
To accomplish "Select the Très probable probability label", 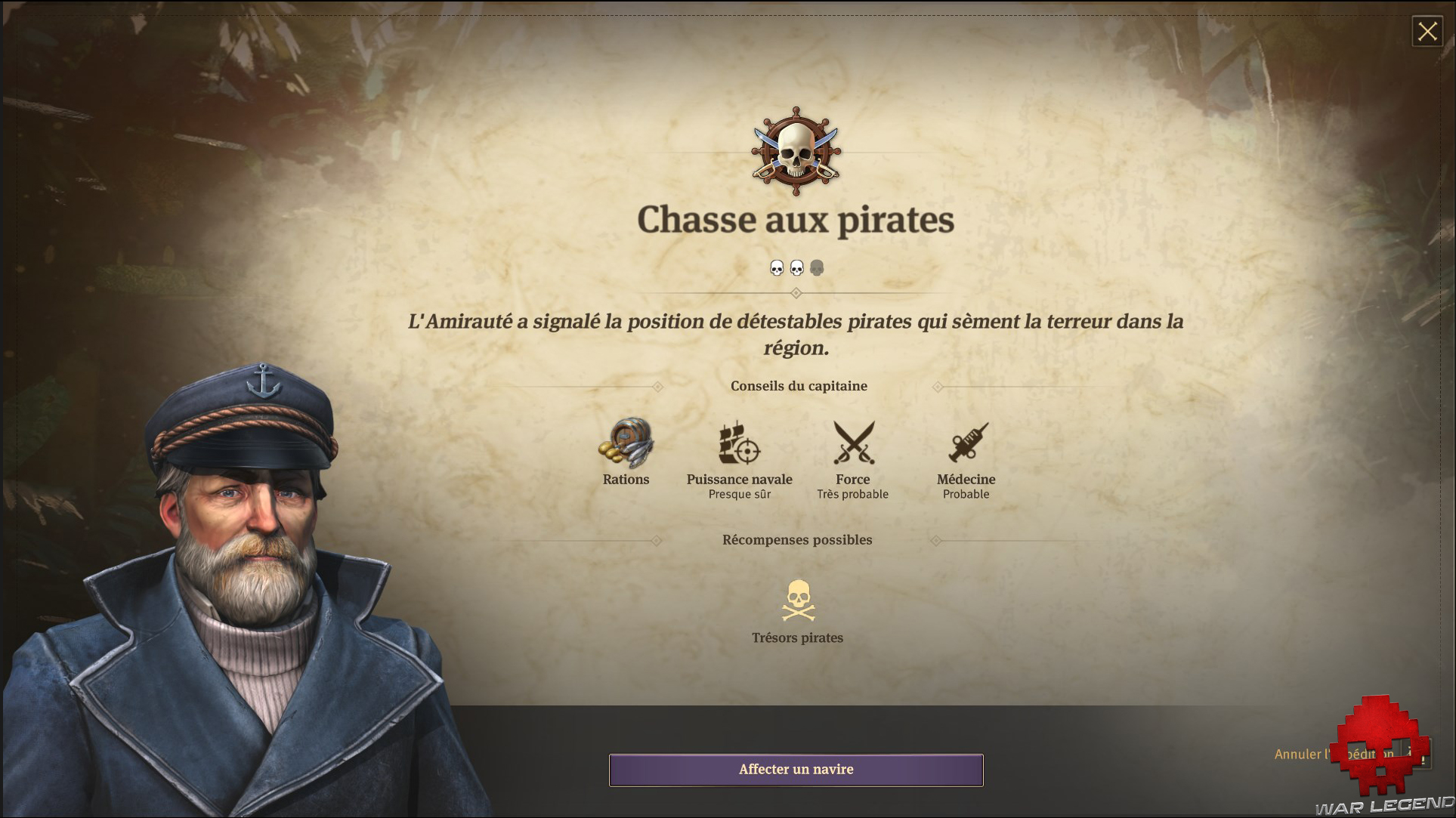I will tap(853, 494).
